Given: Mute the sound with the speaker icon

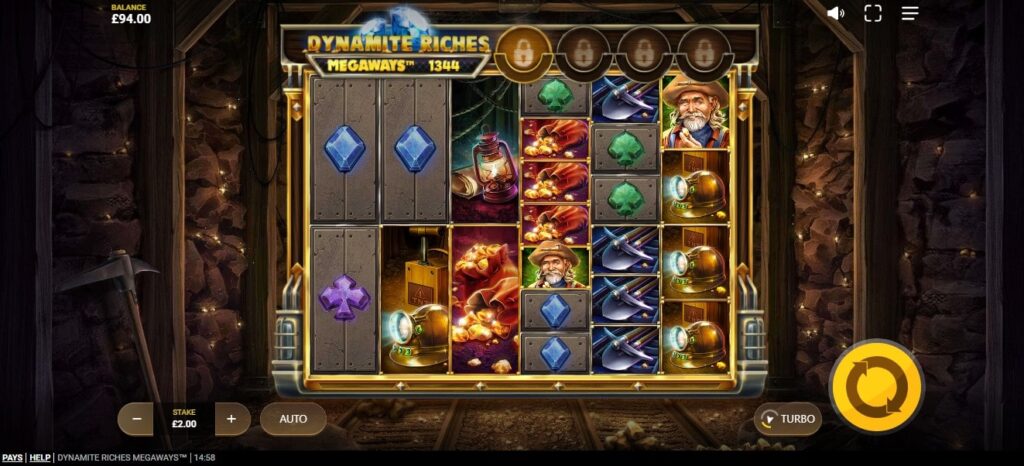Looking at the screenshot, I should 836,13.
